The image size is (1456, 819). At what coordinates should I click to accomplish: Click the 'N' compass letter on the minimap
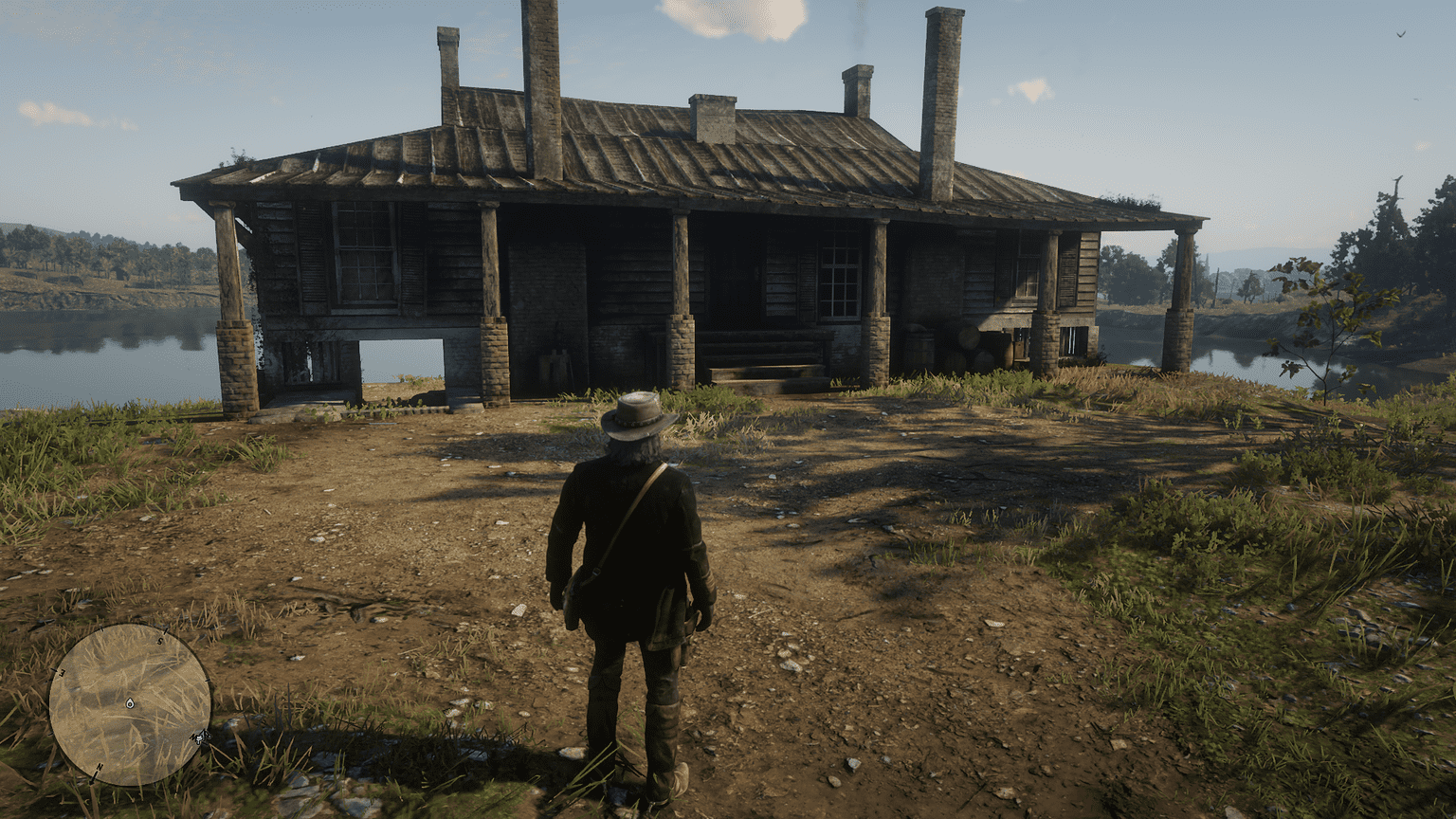(98, 768)
